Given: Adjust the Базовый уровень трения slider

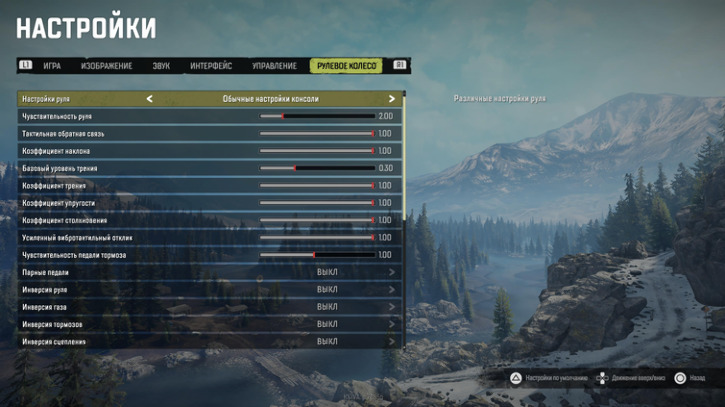Looking at the screenshot, I should 317,168.
